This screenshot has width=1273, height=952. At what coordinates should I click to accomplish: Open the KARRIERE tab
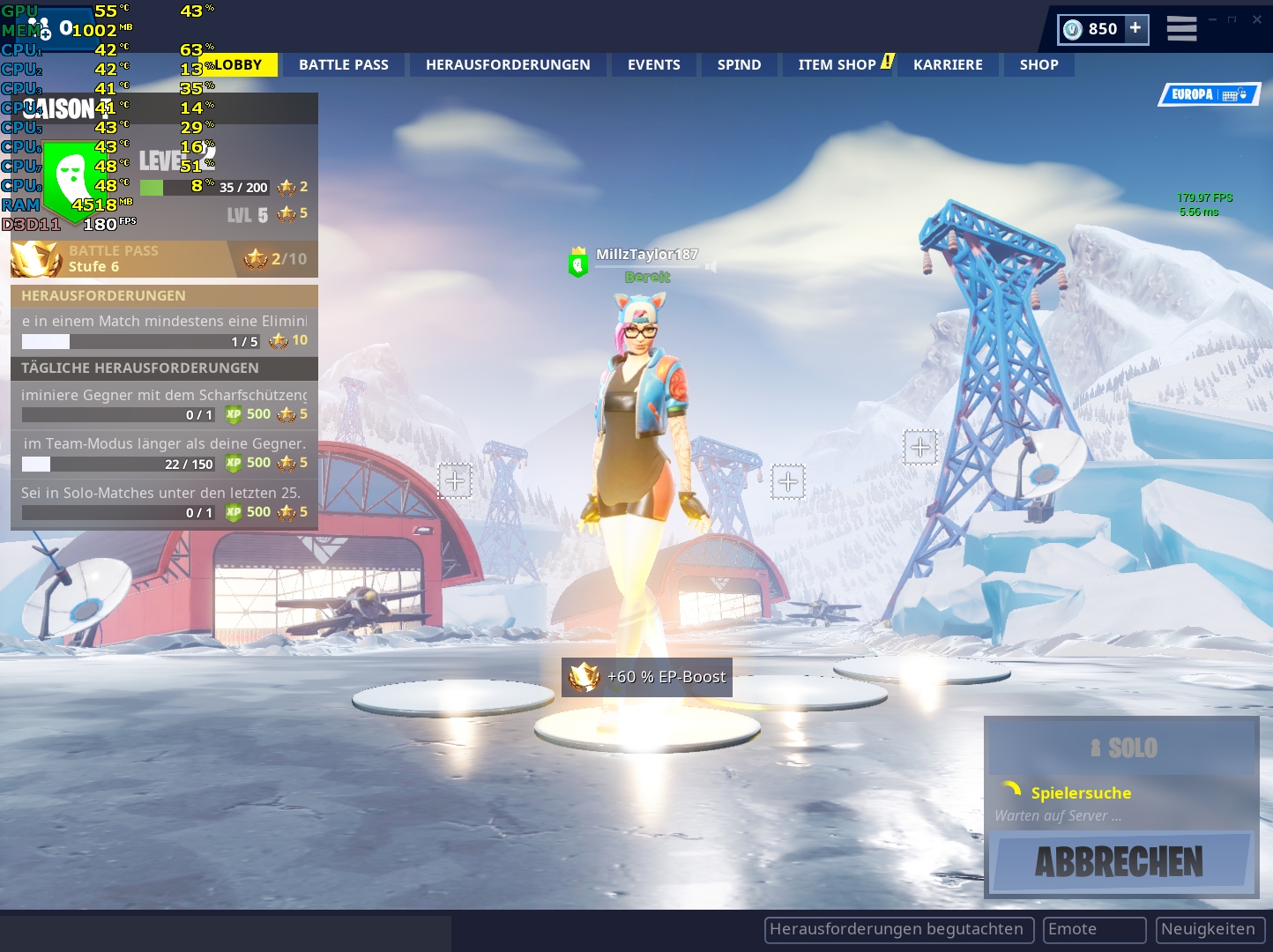tap(947, 63)
